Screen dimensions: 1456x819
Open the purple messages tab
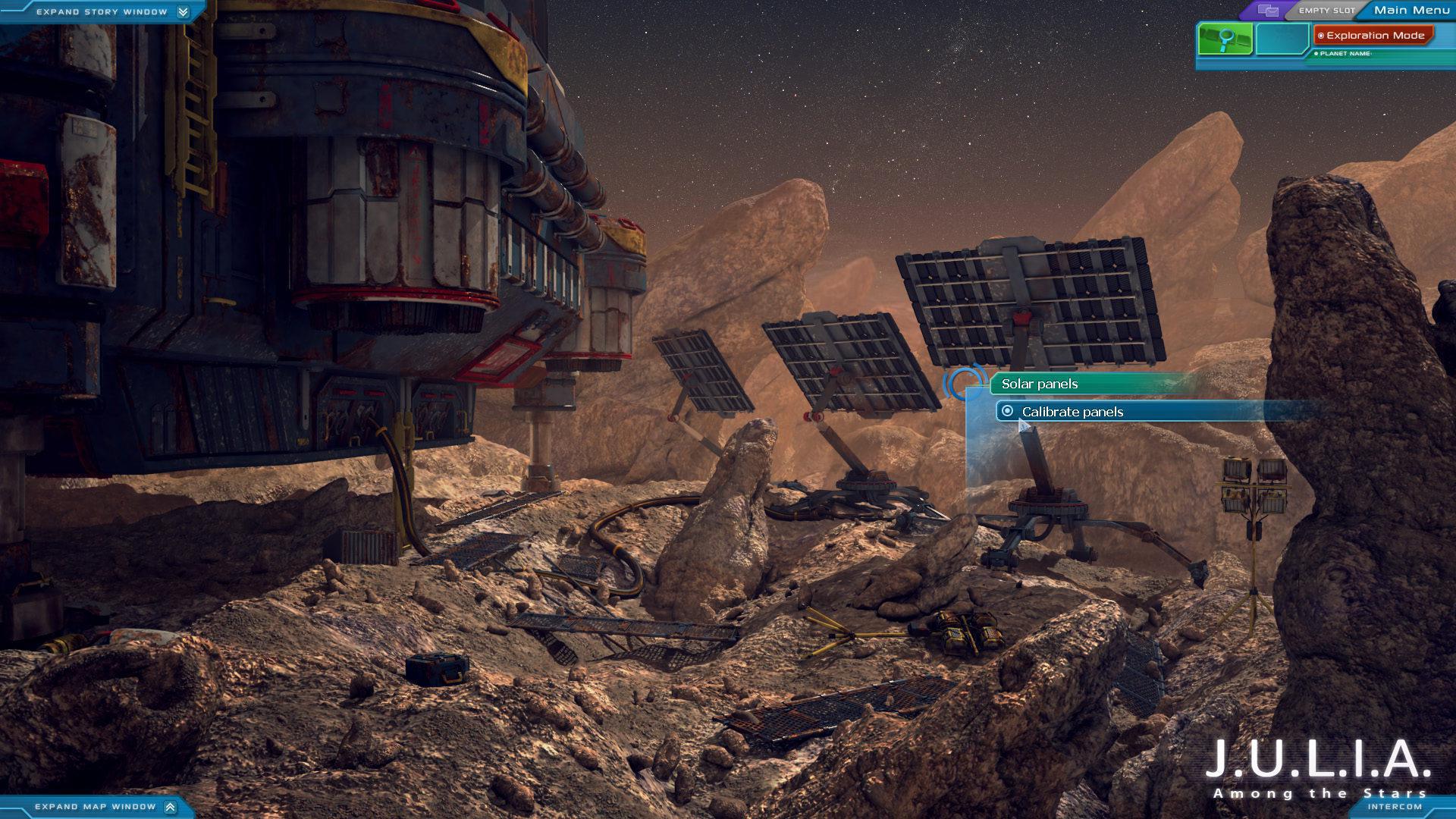pos(1268,11)
